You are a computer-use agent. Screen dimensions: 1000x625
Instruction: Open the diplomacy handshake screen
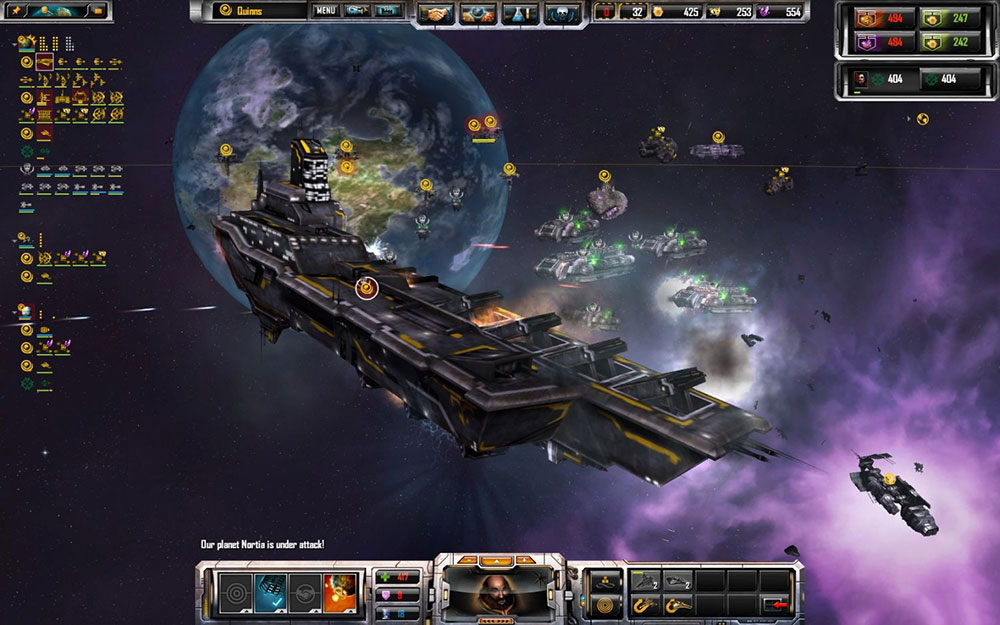click(x=434, y=14)
